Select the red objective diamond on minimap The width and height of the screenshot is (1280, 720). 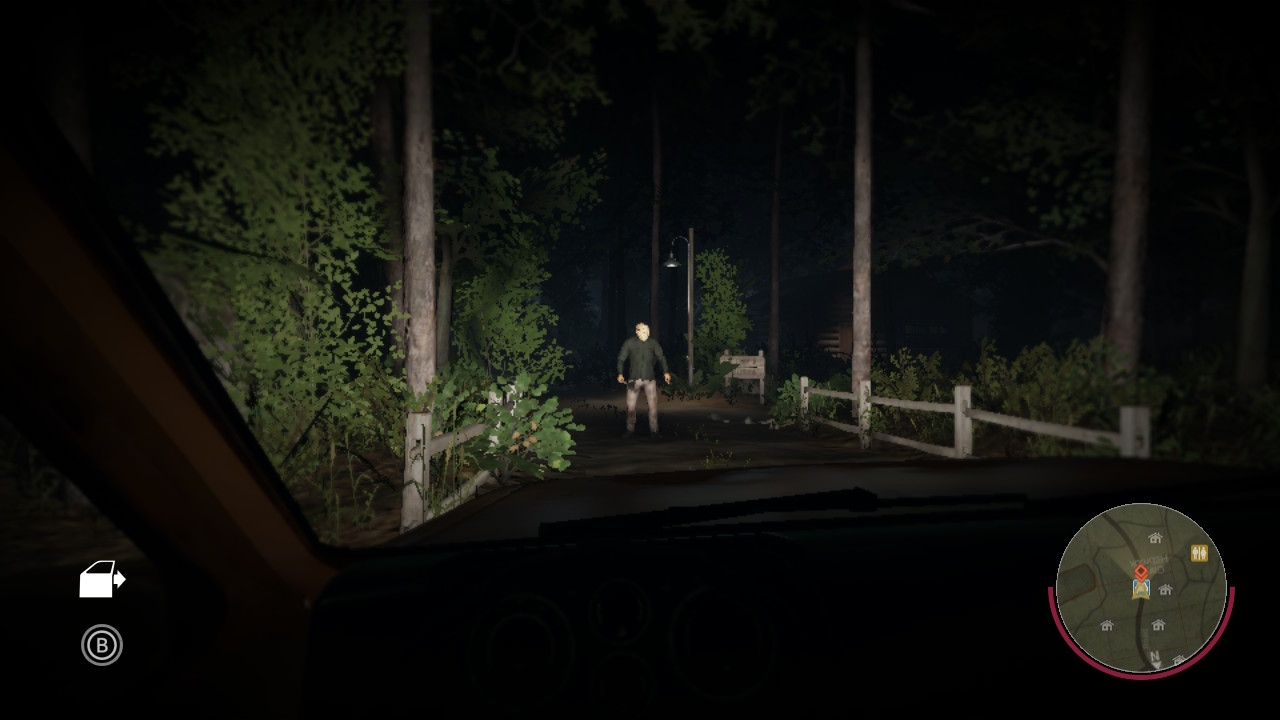(1141, 572)
